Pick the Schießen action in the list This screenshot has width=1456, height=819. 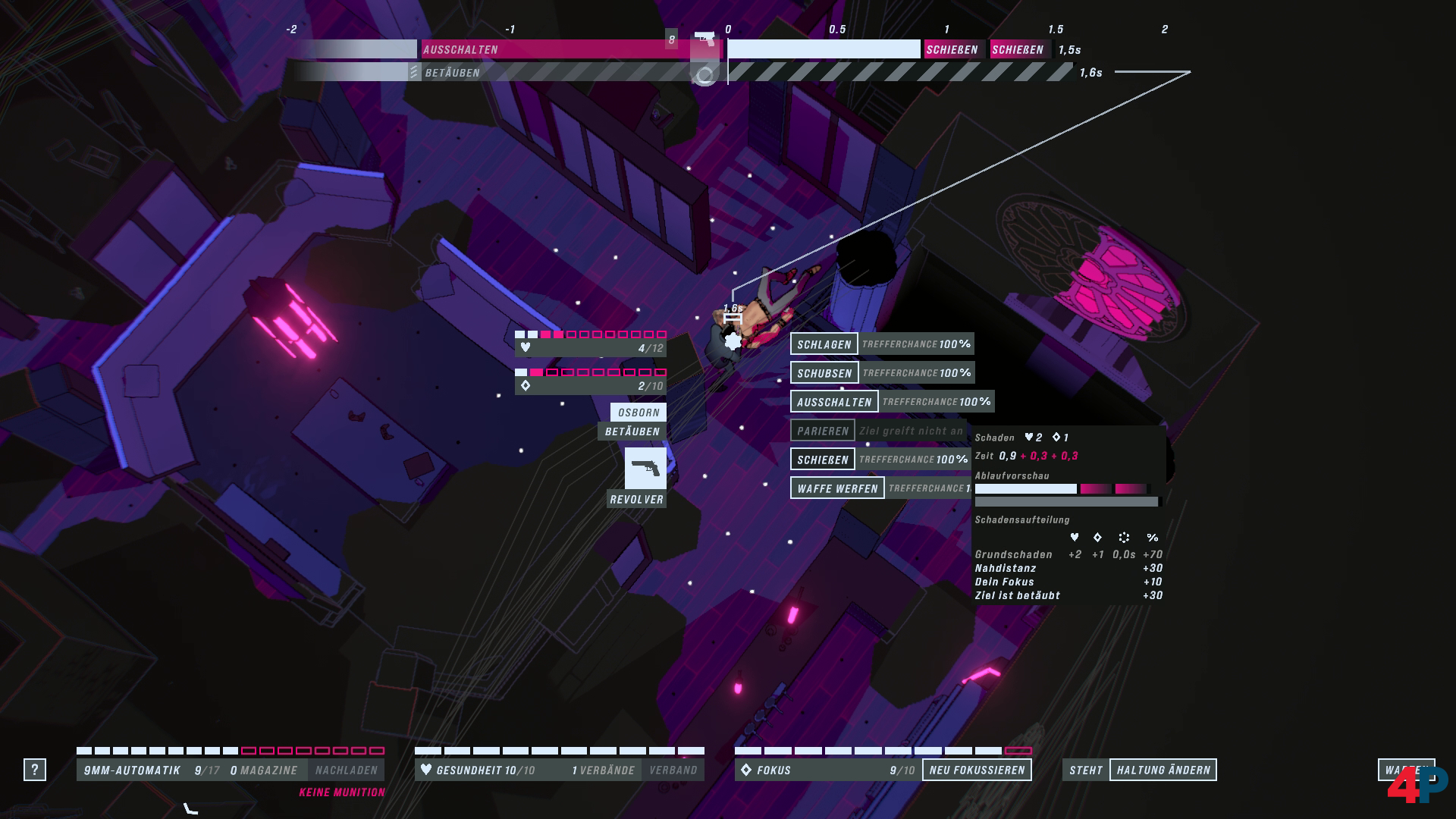click(823, 460)
